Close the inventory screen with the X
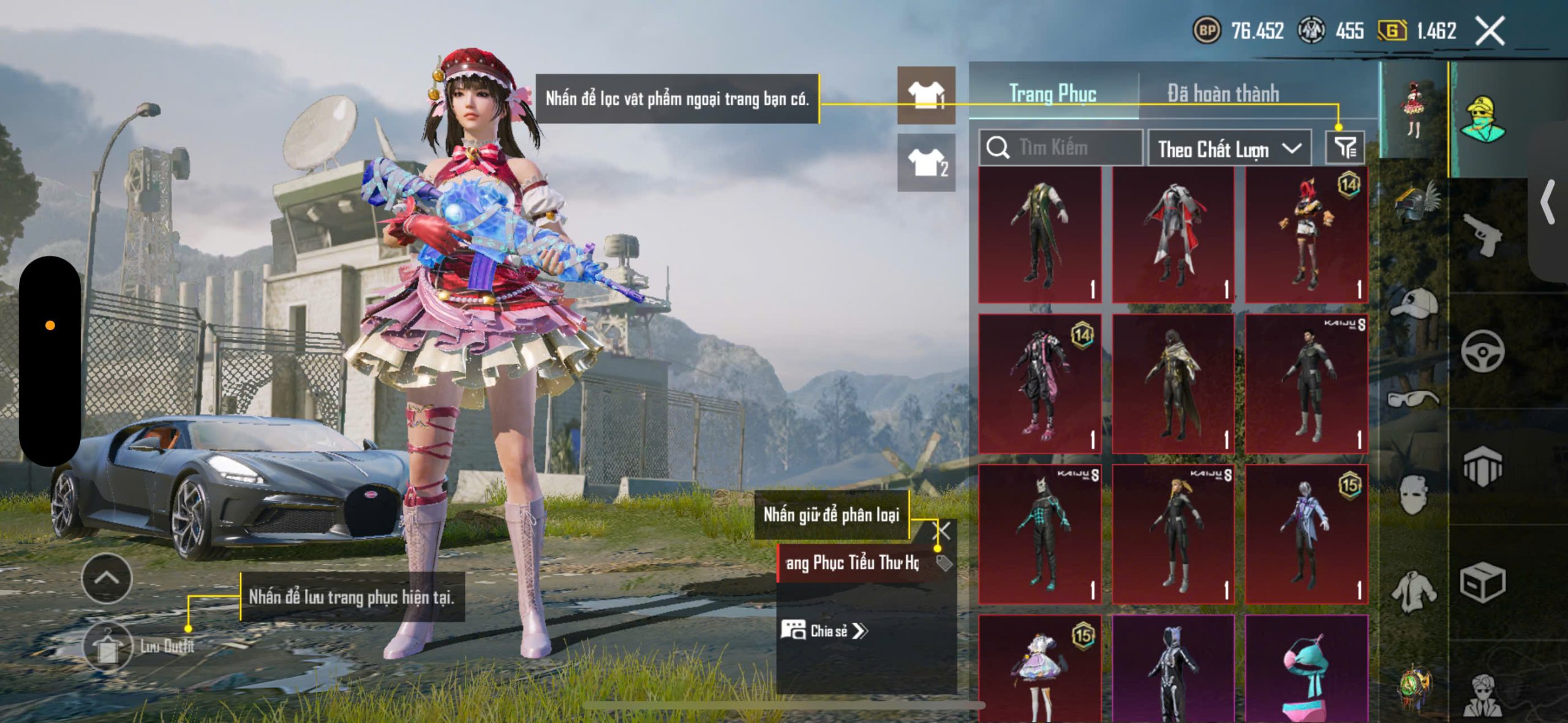Viewport: 1568px width, 723px height. (1490, 31)
